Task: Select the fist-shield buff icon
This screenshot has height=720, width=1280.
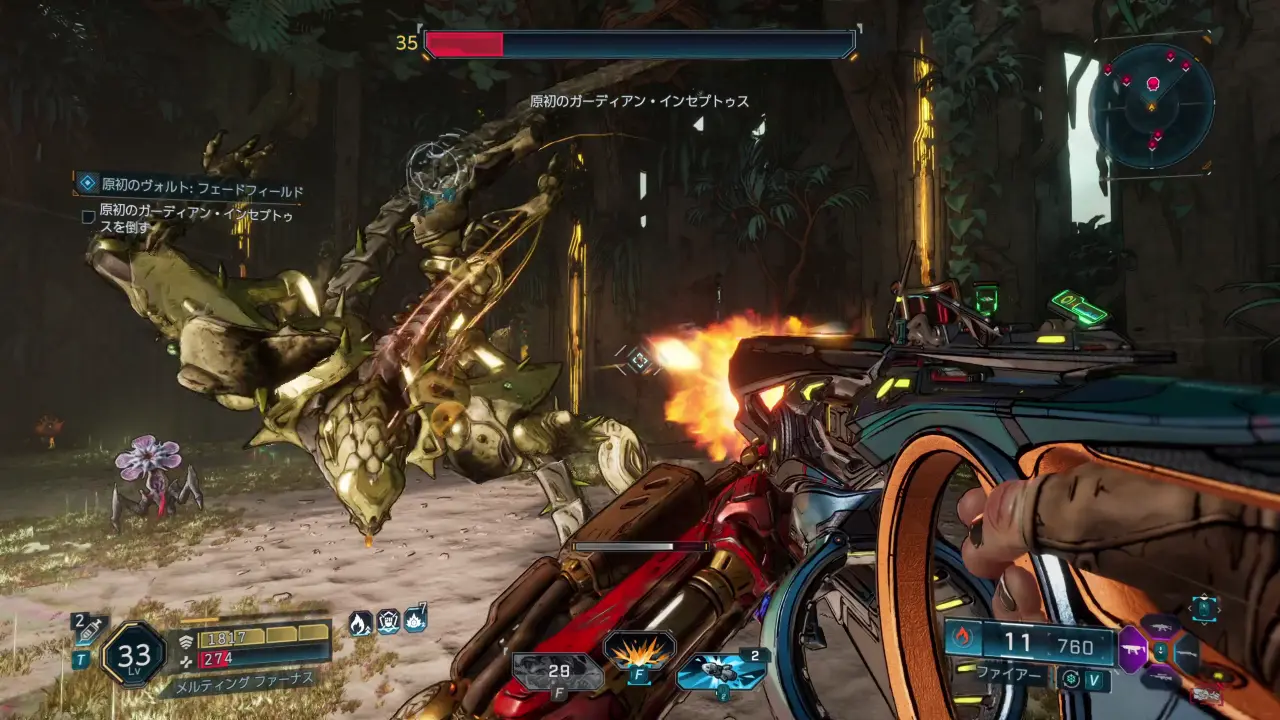Action: (x=388, y=623)
